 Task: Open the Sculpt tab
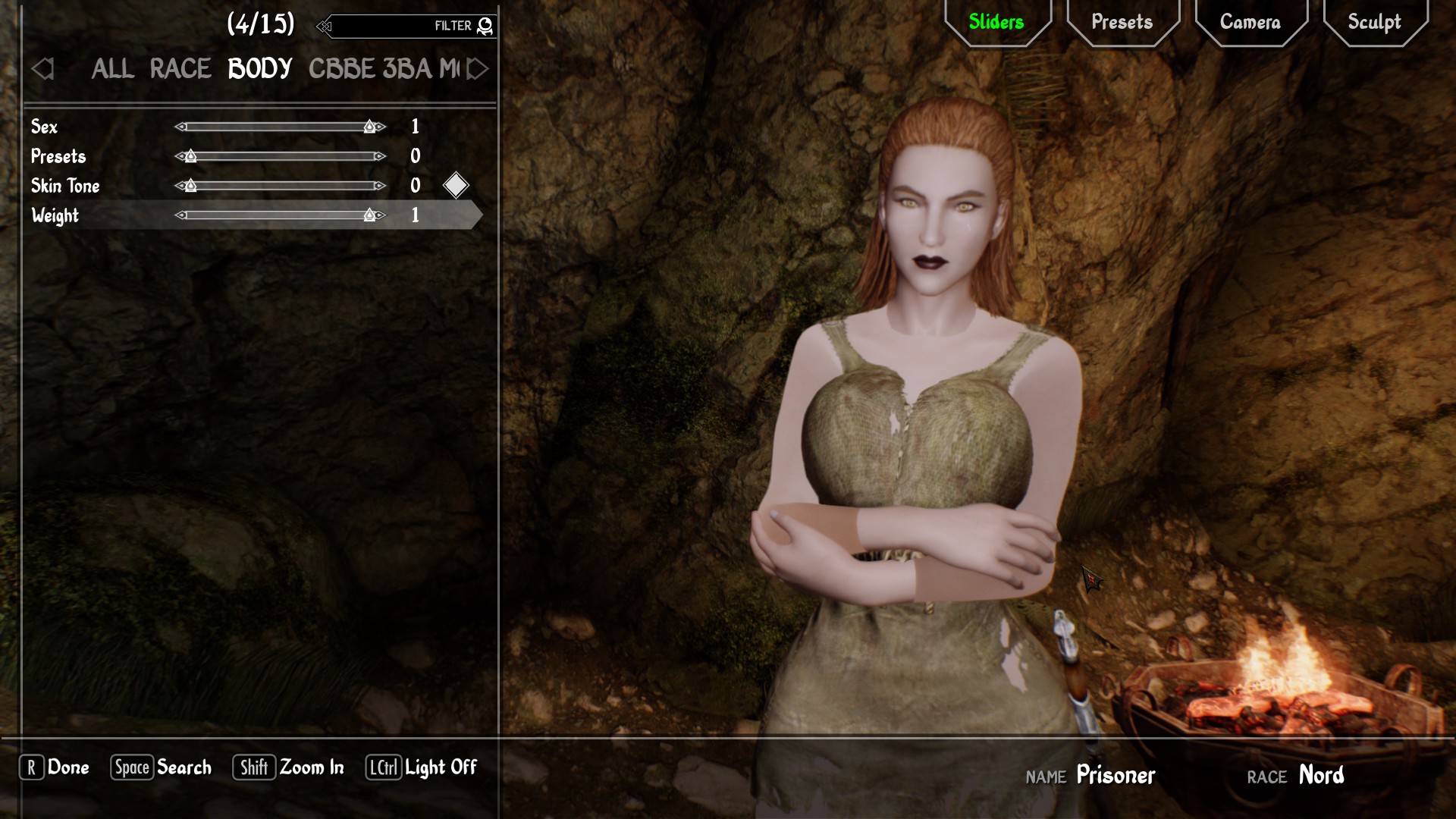click(1374, 22)
